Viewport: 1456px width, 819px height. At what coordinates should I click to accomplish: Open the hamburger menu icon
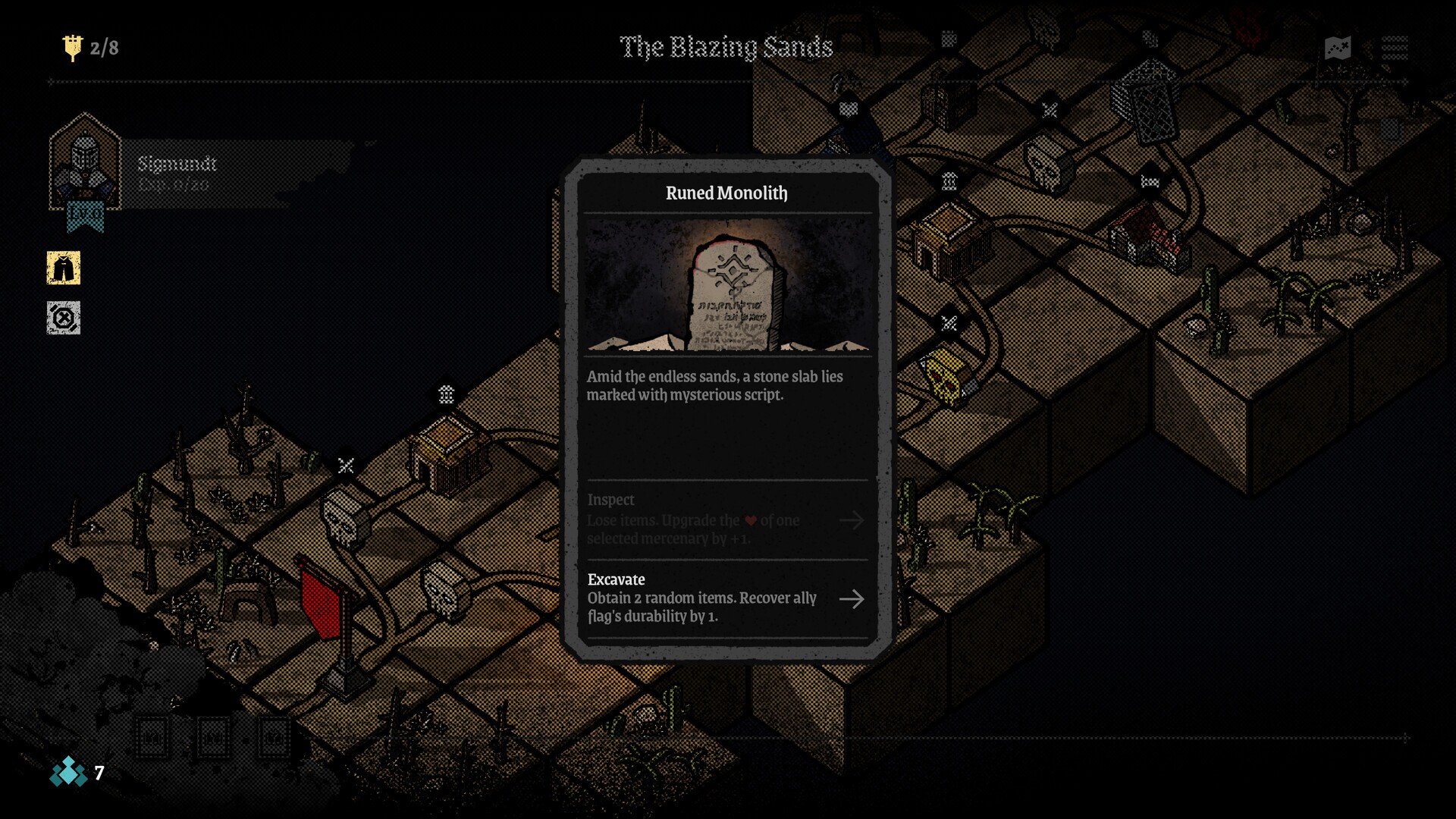[x=1394, y=48]
